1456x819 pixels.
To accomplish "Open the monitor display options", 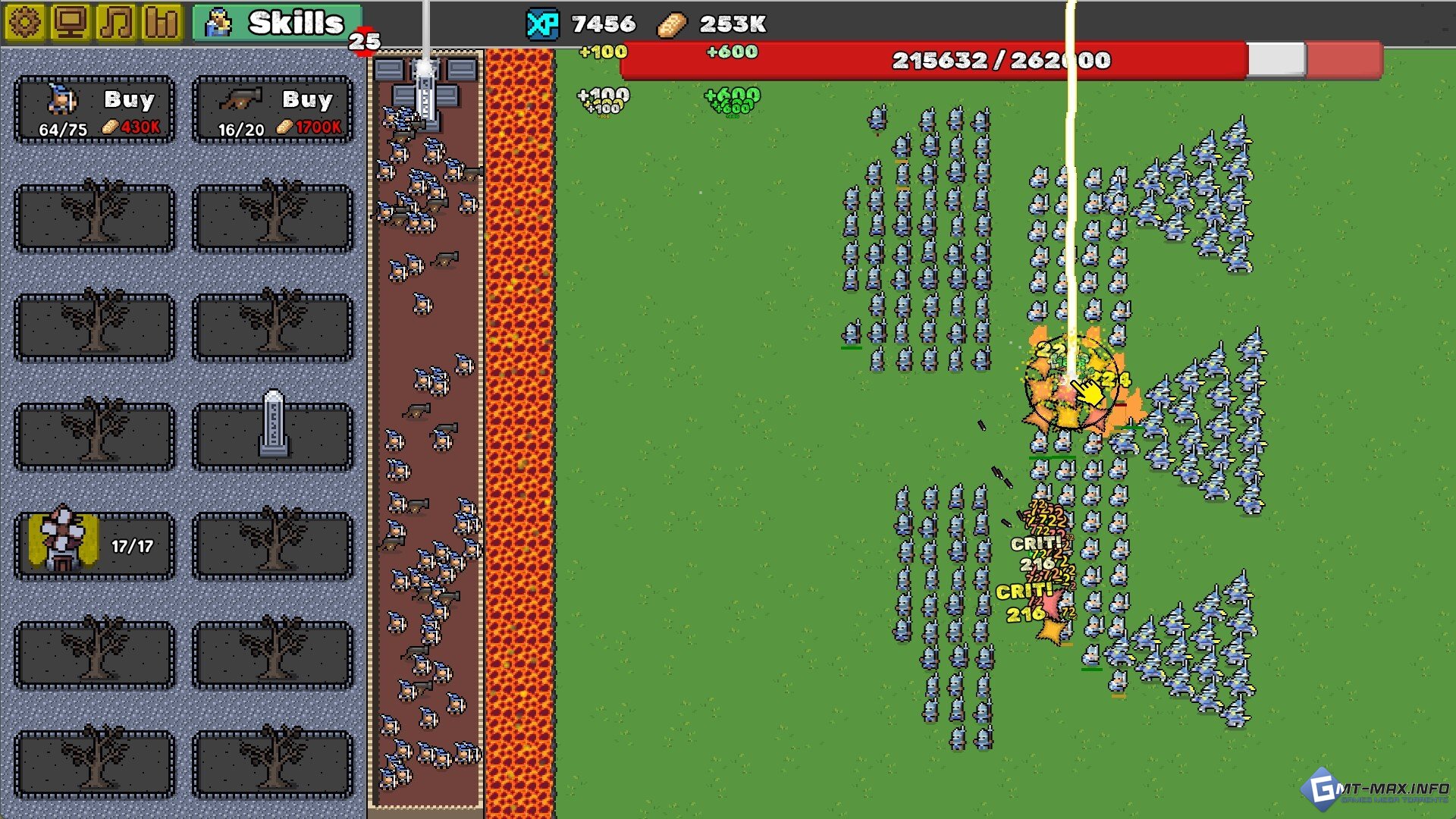I will click(71, 23).
